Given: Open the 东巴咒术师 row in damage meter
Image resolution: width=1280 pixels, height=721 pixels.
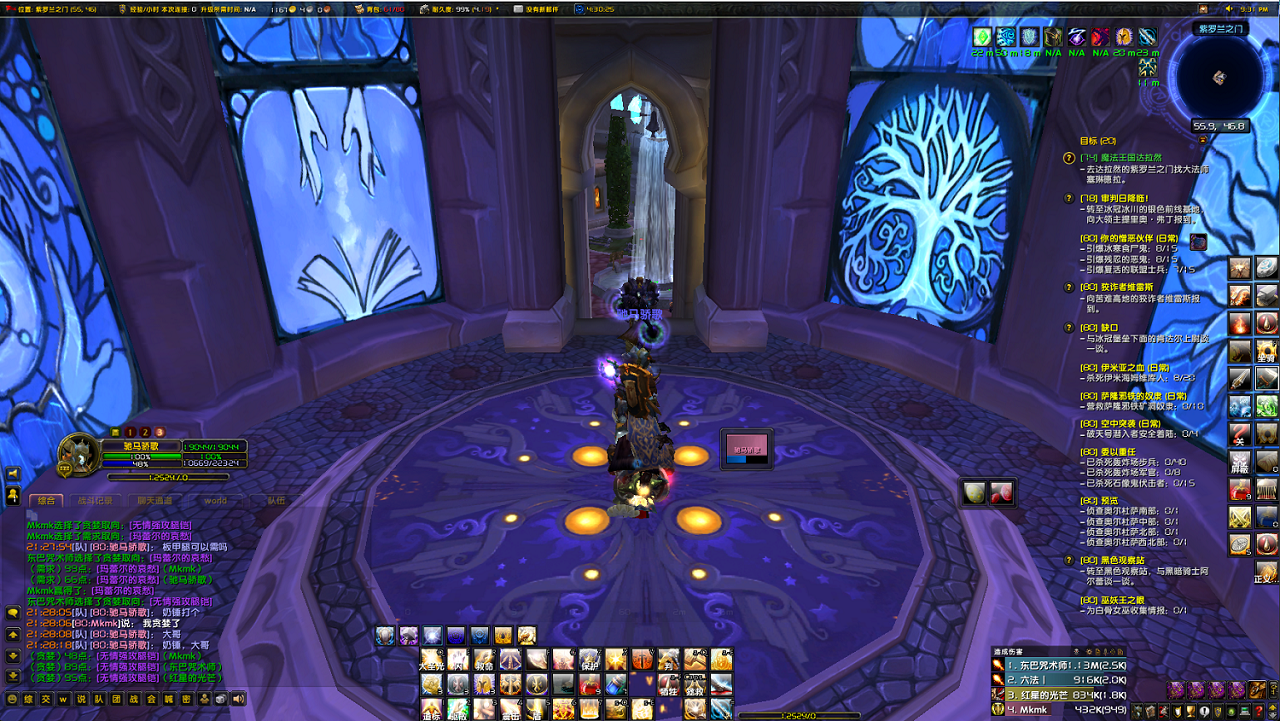Looking at the screenshot, I should [x=1064, y=664].
